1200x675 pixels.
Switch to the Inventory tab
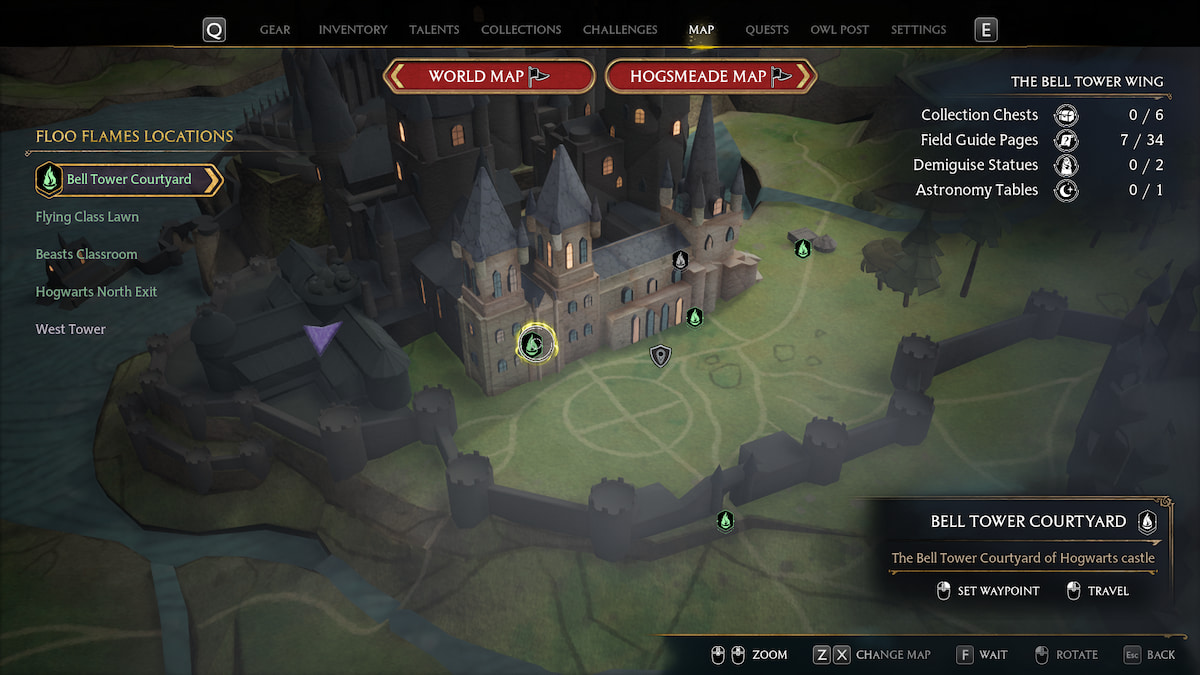tap(352, 30)
